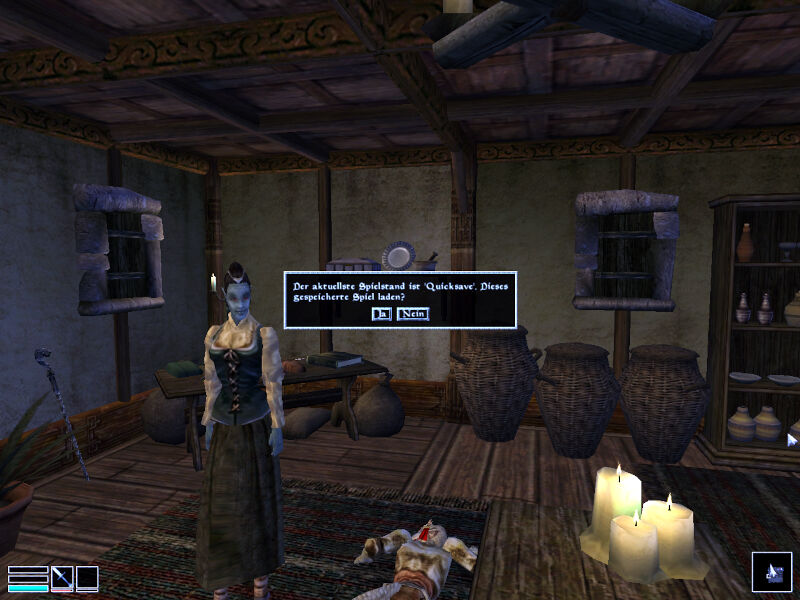Click the minimap in the corner
800x600 pixels.
pos(771,572)
